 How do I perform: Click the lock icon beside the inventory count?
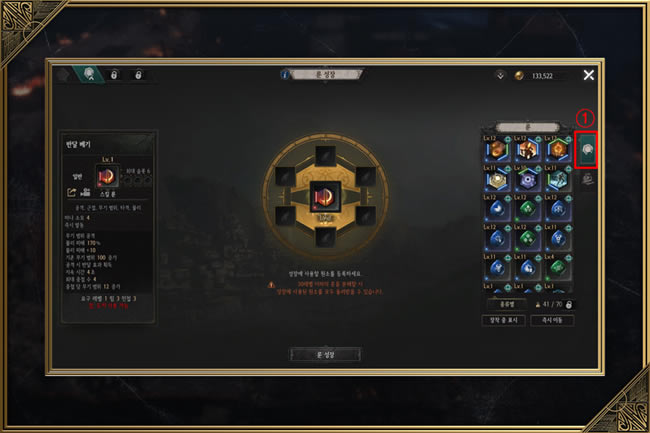coord(569,303)
